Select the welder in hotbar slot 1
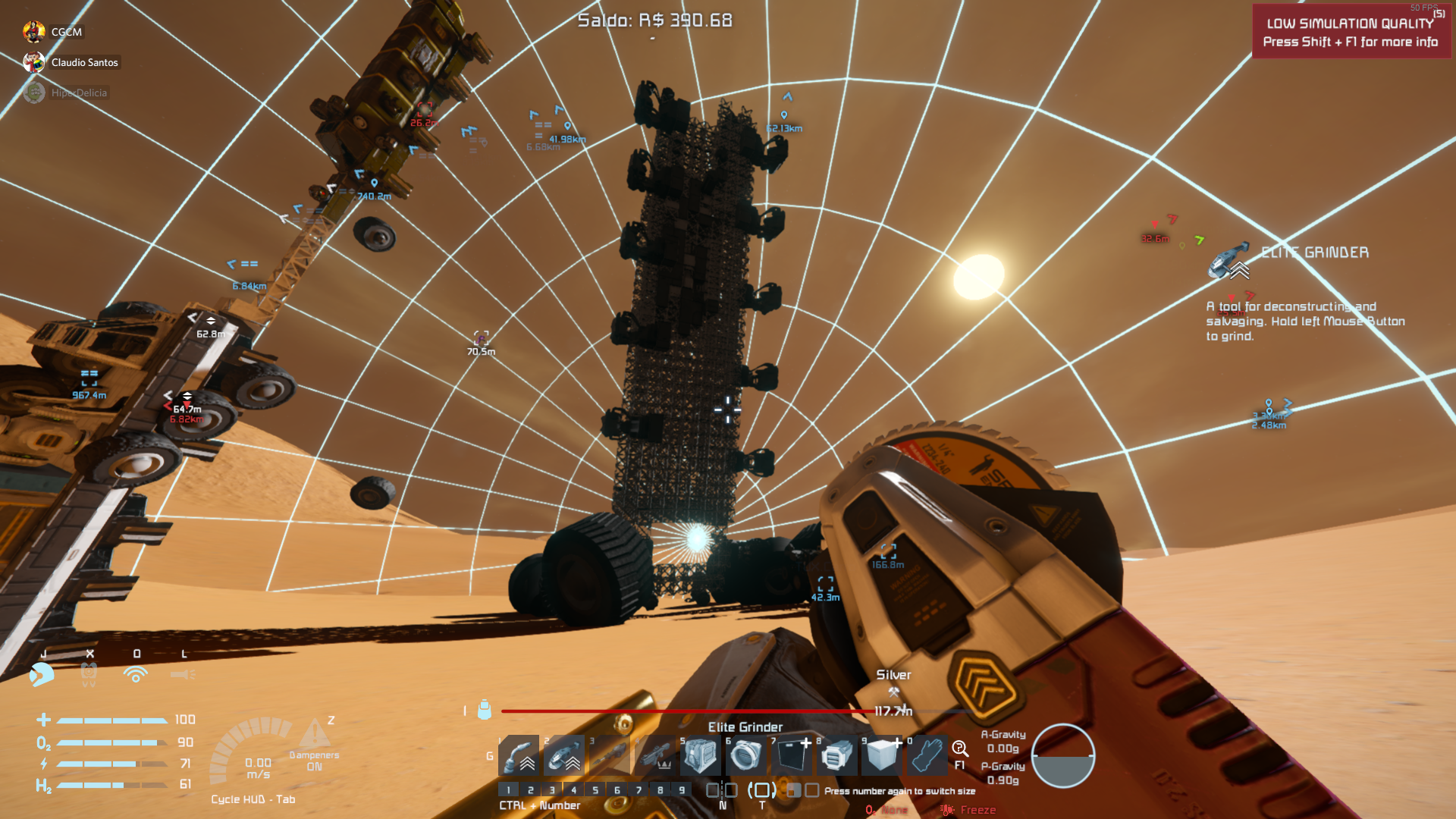This screenshot has width=1456, height=819. pyautogui.click(x=519, y=755)
